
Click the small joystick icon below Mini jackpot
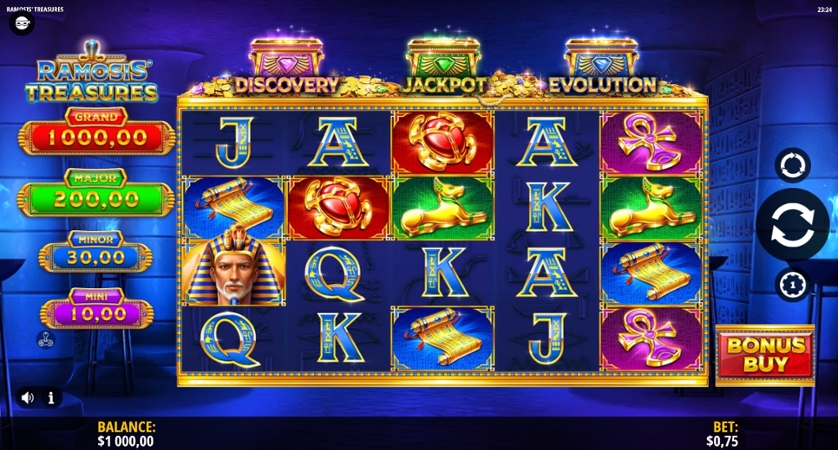coord(46,339)
